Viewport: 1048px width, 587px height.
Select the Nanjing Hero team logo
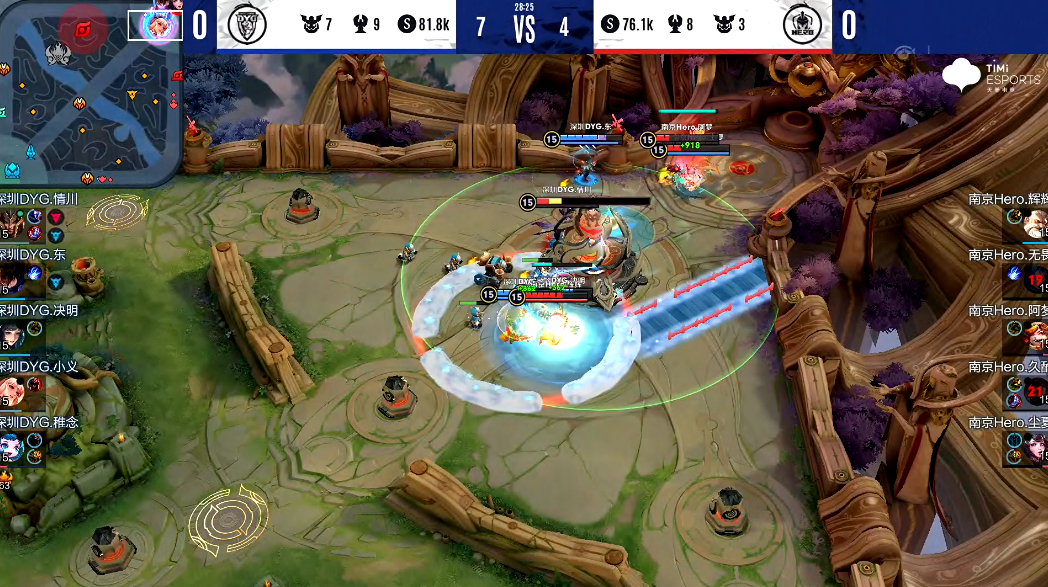(x=800, y=26)
